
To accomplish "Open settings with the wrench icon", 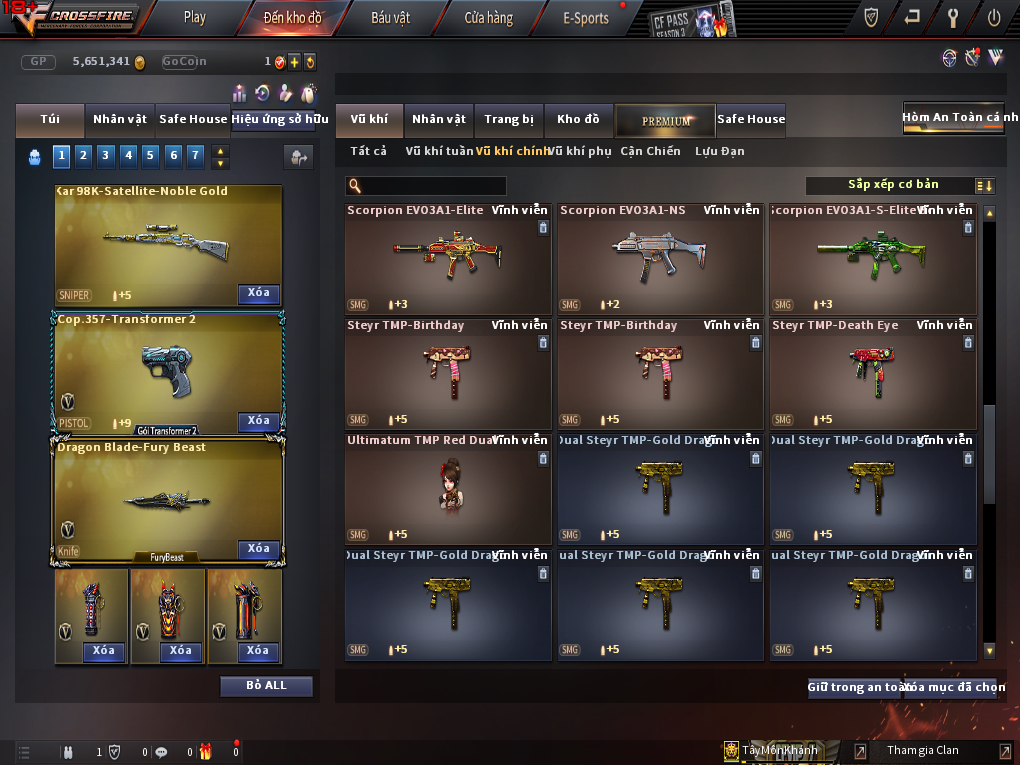I will pos(953,17).
